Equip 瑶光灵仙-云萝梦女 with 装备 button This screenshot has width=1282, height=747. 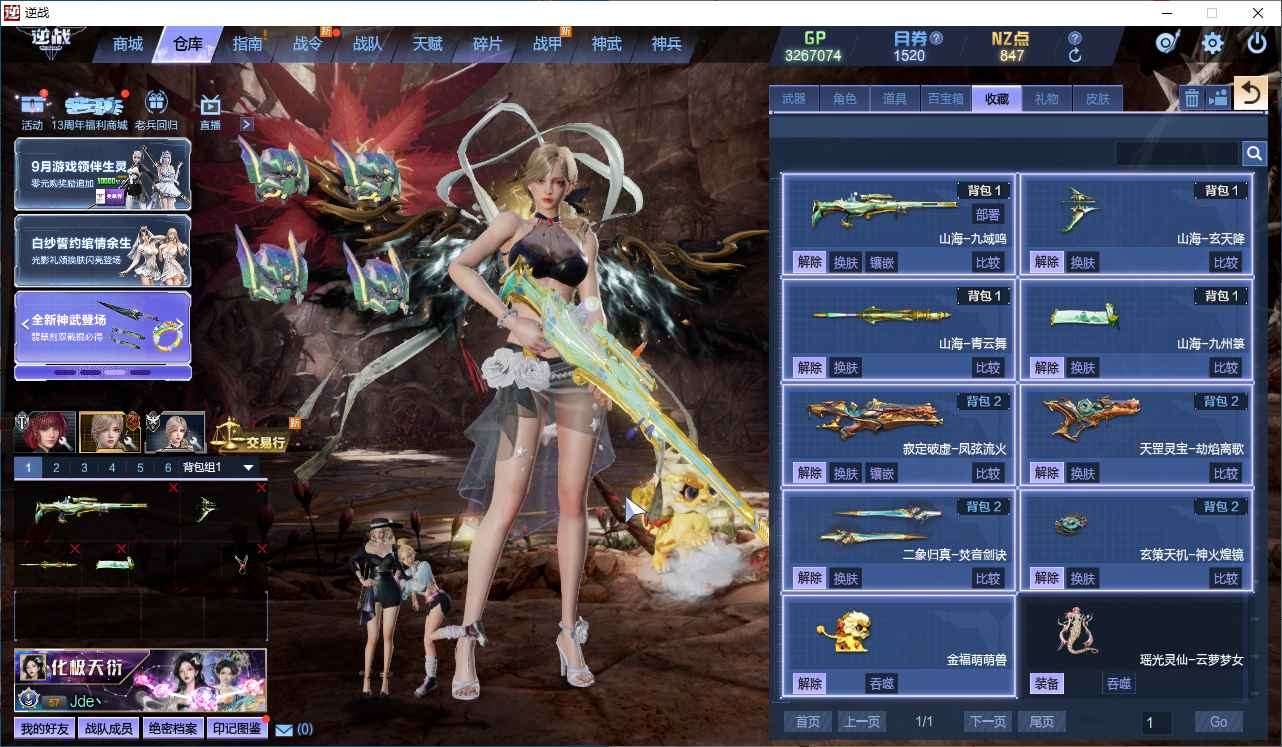coord(1047,684)
